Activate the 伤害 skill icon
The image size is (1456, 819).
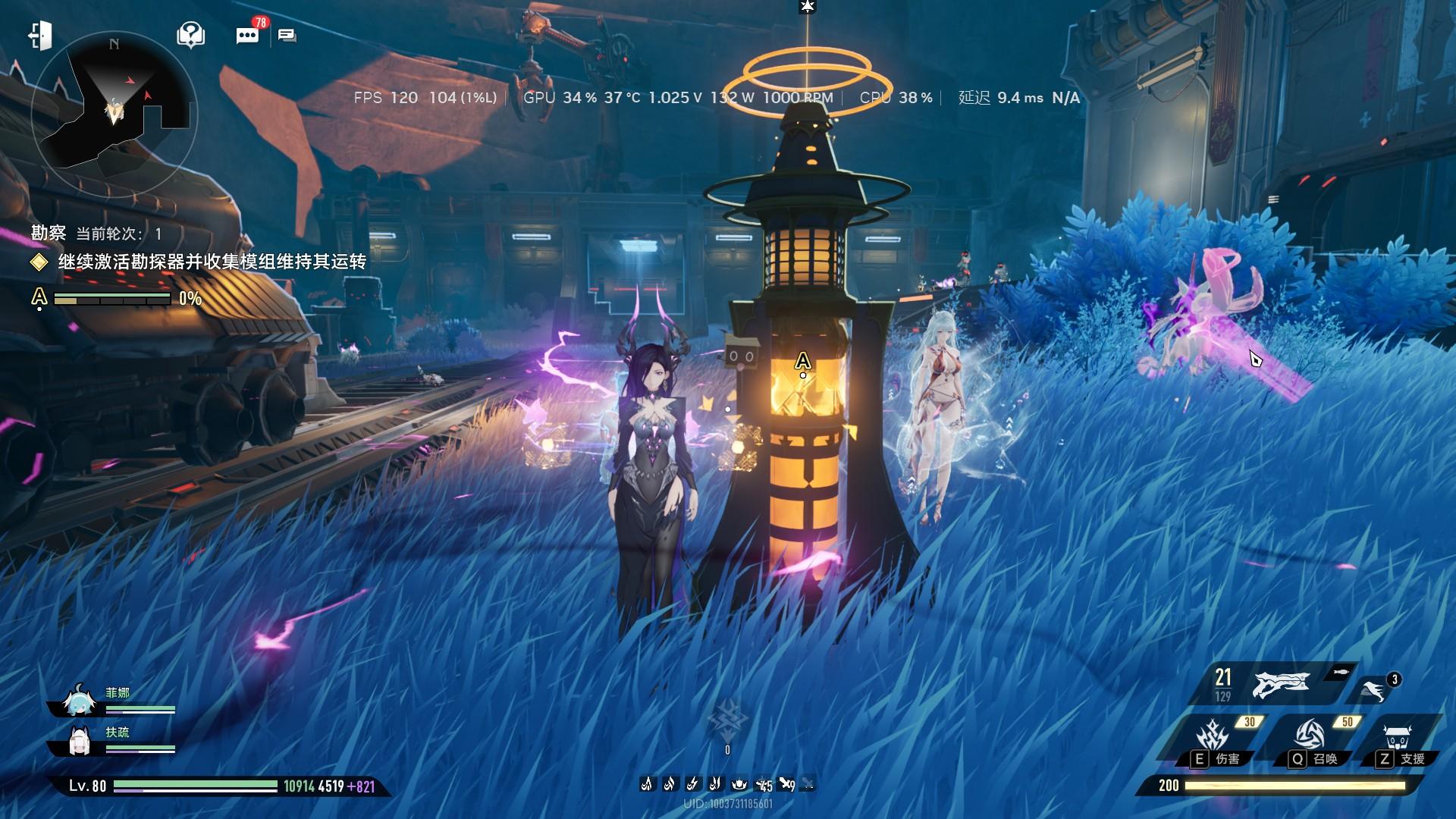pyautogui.click(x=1213, y=736)
